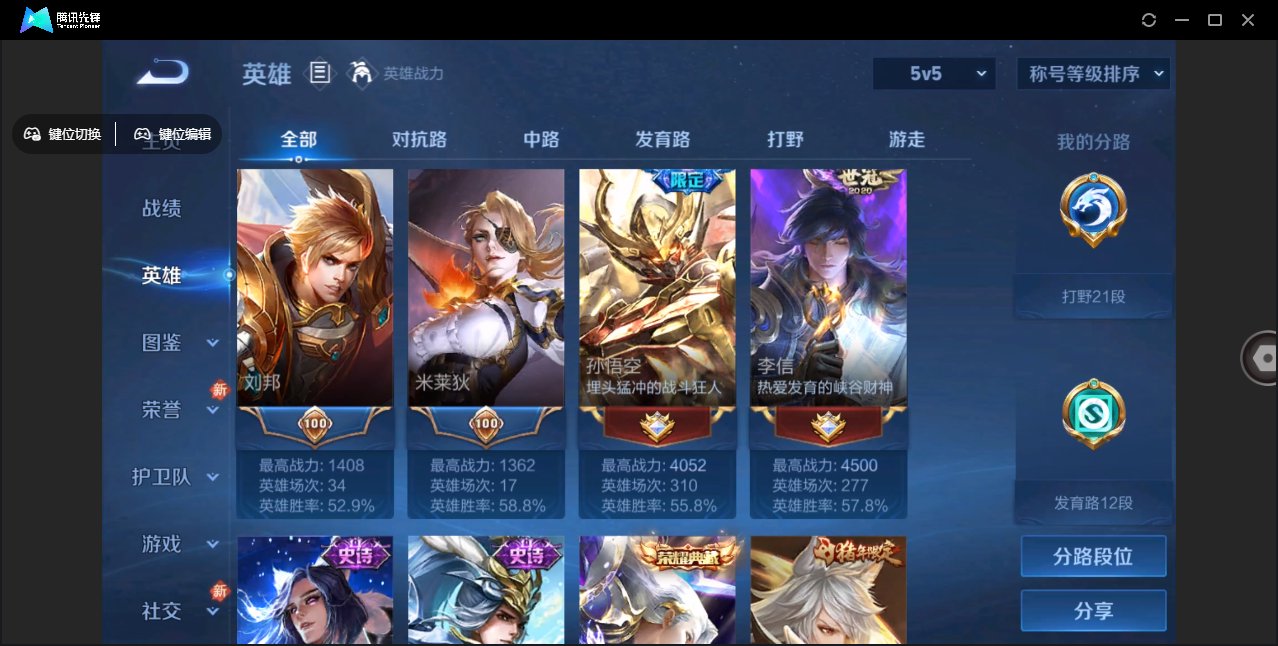1278x646 pixels.
Task: Select the 游走 tab
Action: tap(907, 140)
